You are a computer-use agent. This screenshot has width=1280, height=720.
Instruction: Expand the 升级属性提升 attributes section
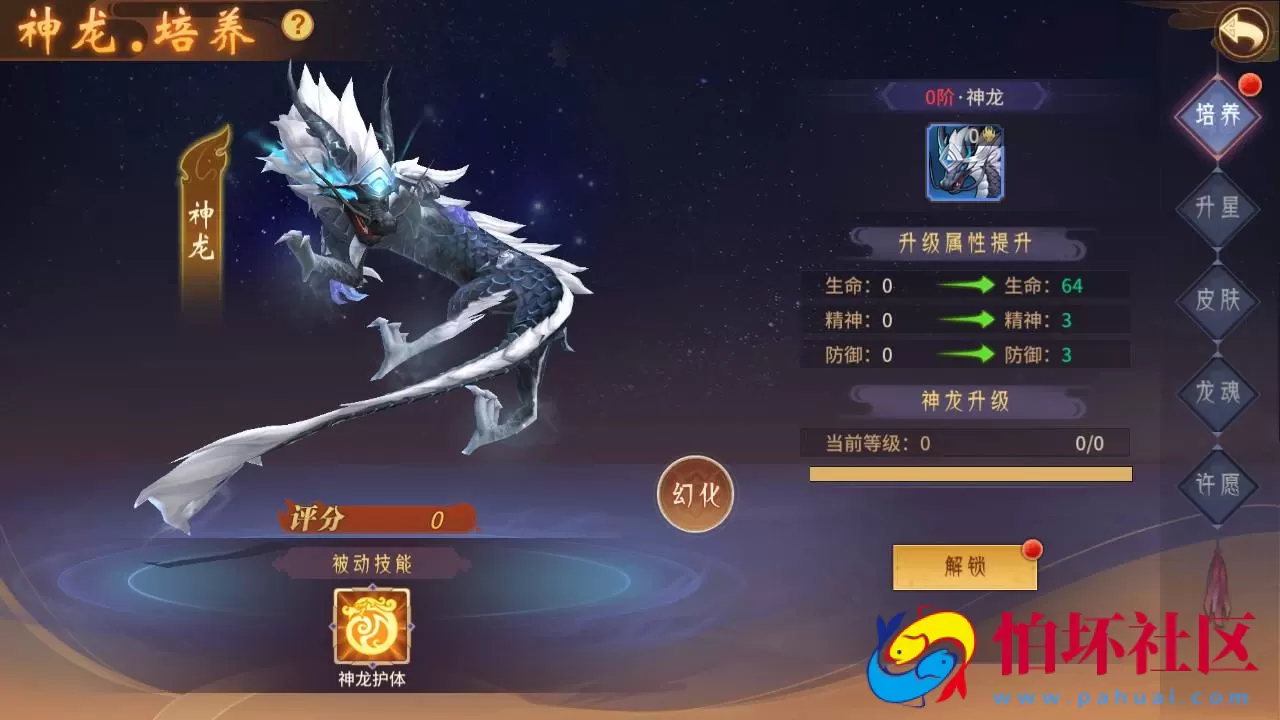(x=966, y=241)
